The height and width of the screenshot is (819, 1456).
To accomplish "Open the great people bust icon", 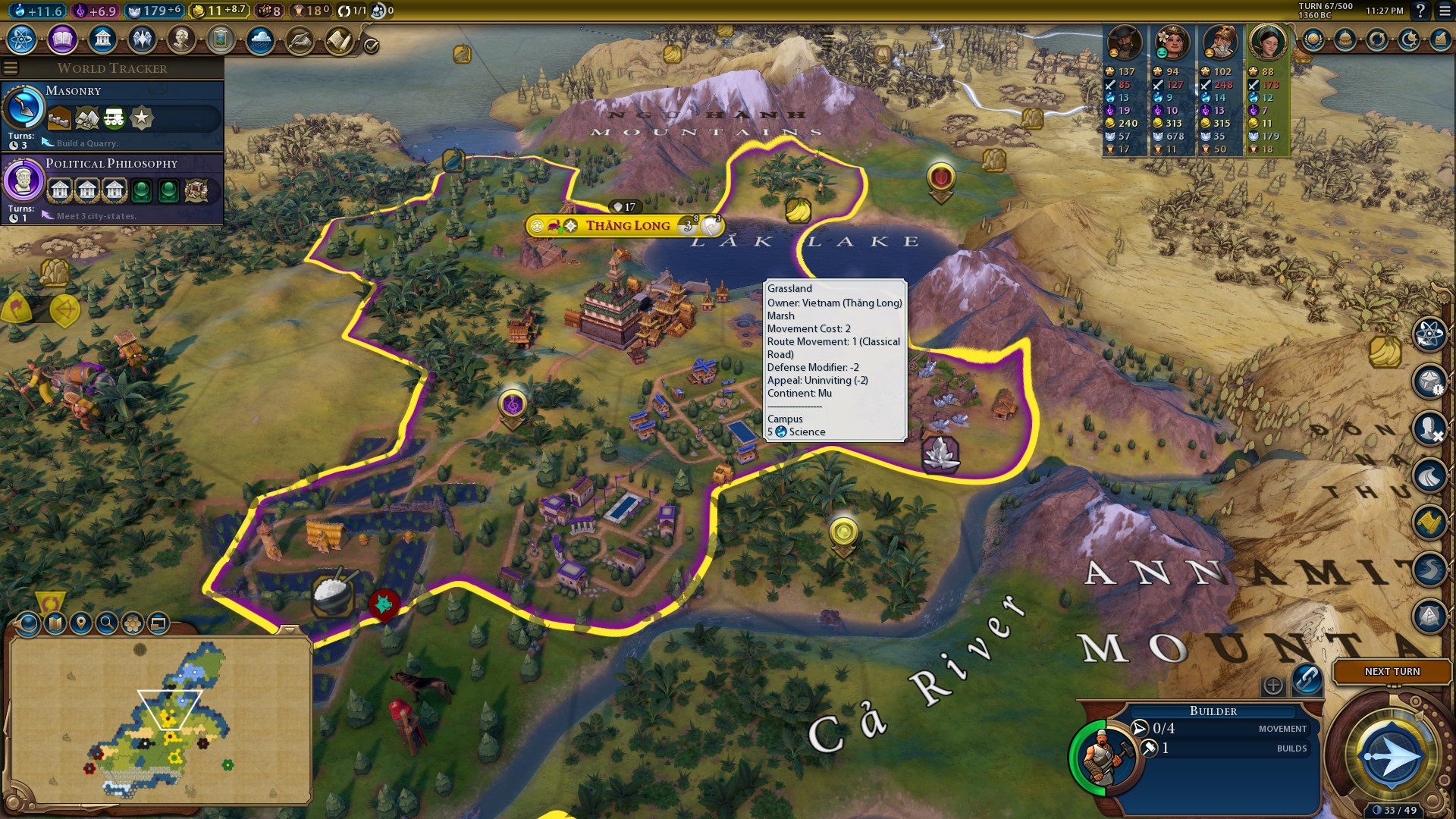I will (181, 39).
